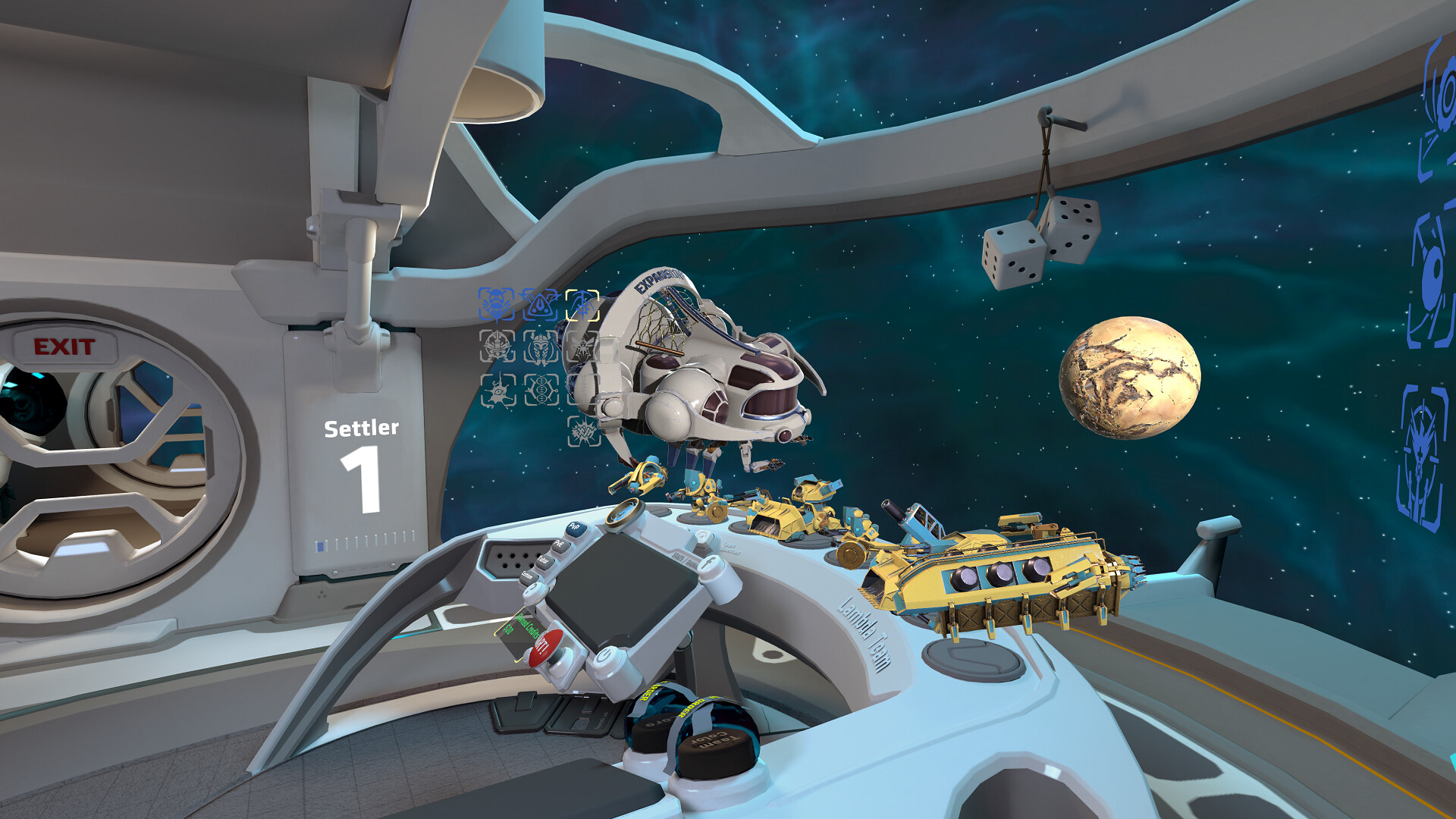Toggle PvP mode on the console

(576, 528)
